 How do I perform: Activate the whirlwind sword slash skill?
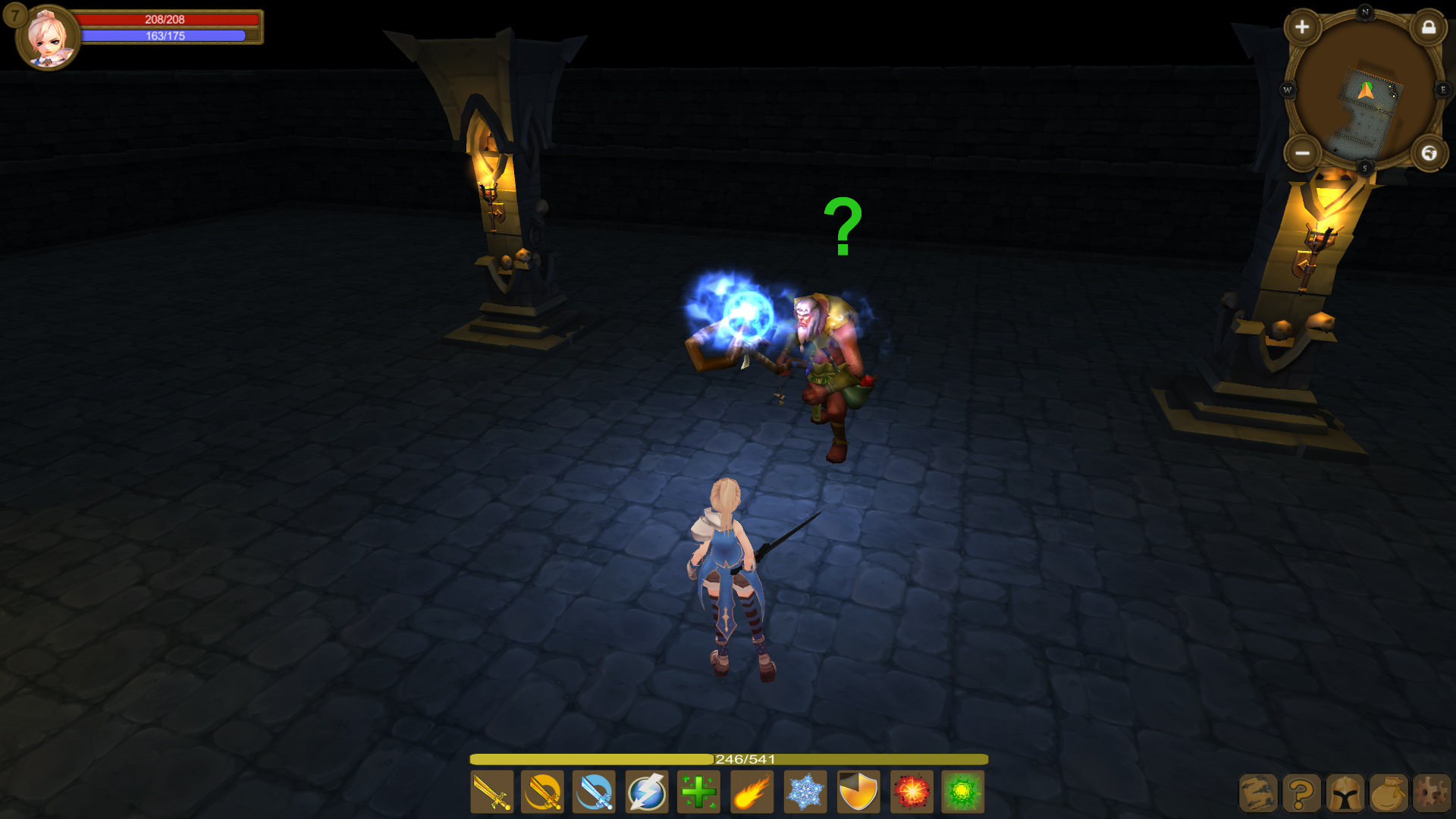542,792
